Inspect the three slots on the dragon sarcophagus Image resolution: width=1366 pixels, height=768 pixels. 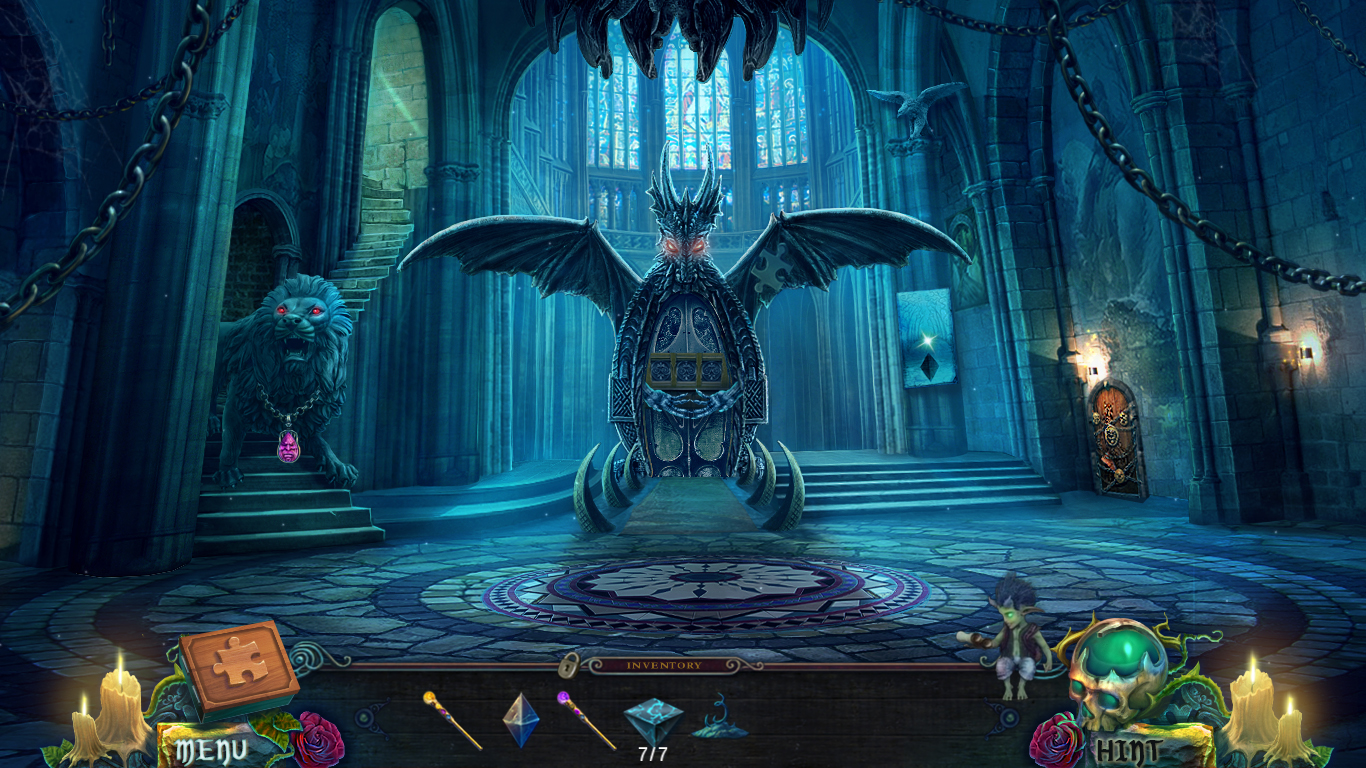(685, 370)
